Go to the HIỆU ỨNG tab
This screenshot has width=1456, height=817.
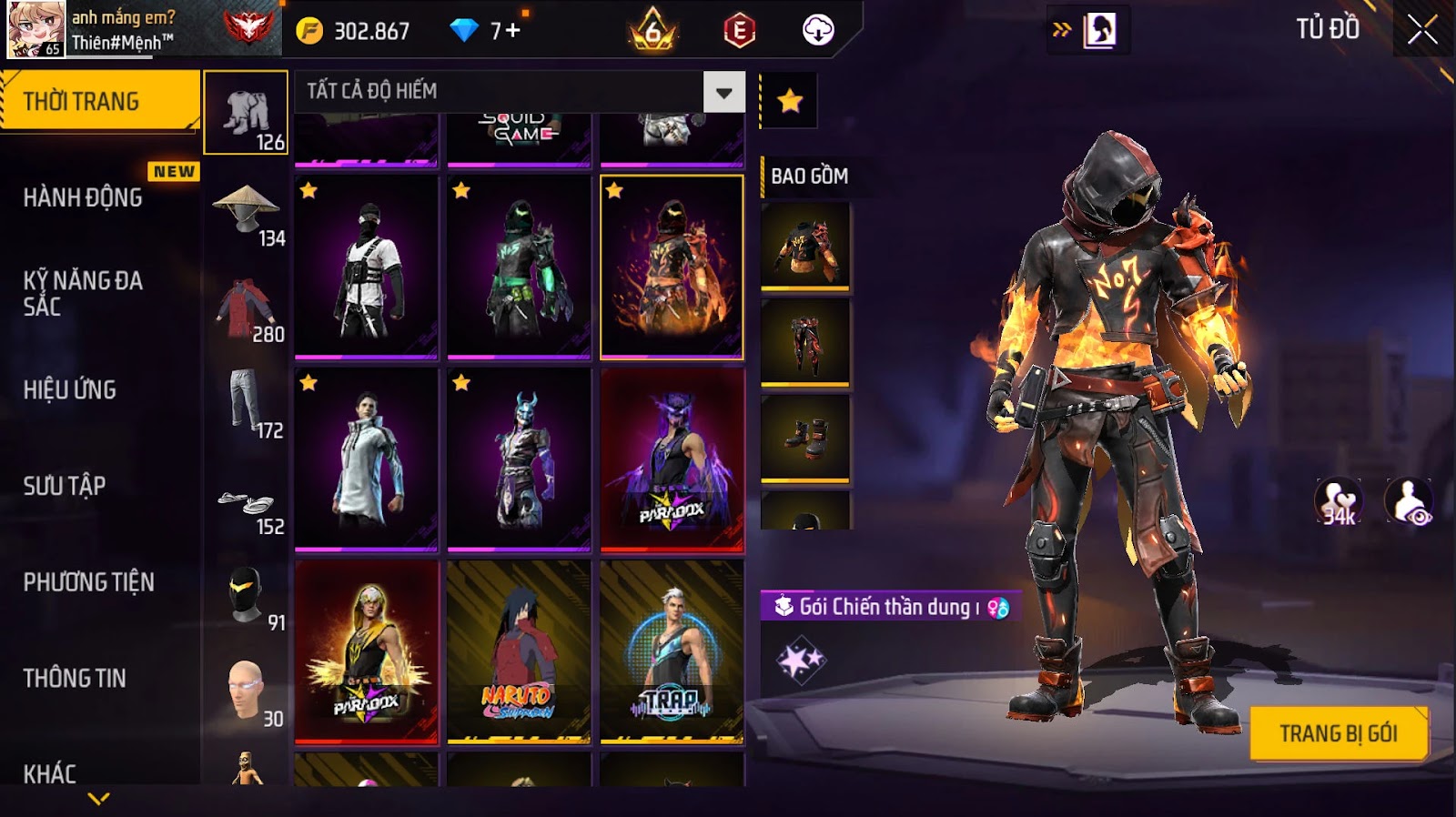click(x=70, y=389)
